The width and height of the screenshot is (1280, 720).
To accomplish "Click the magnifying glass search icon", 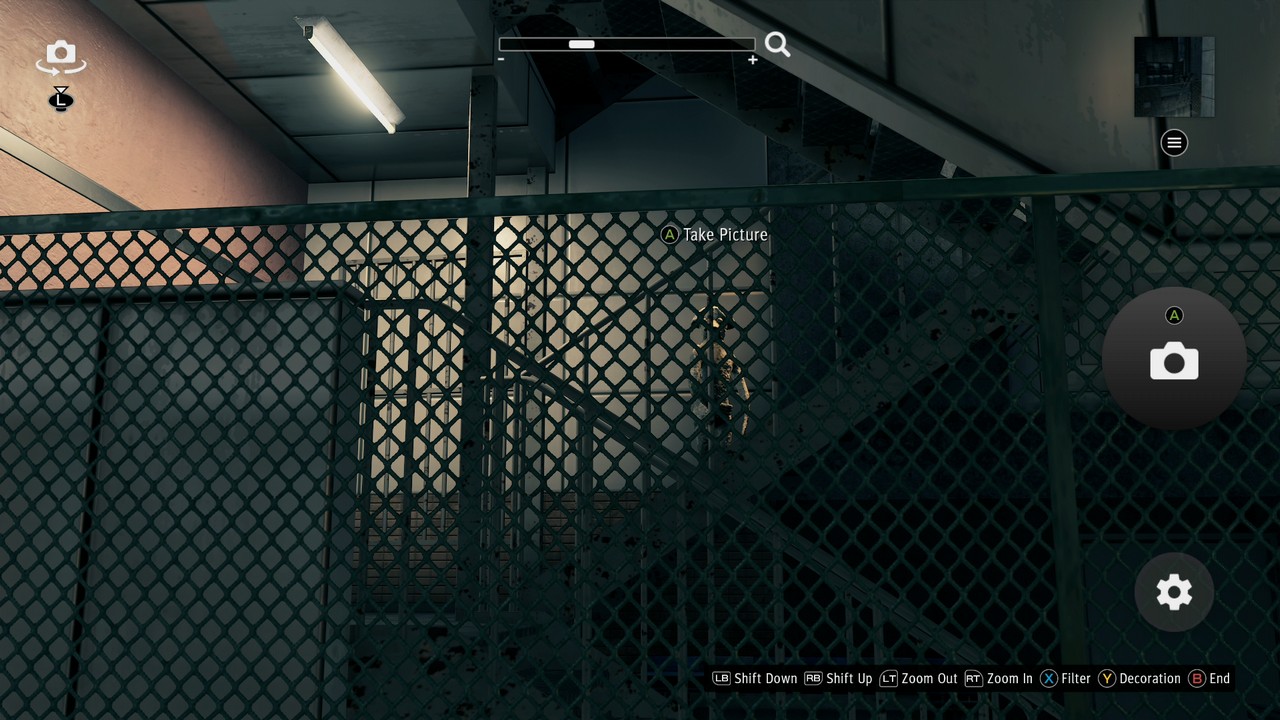I will (777, 44).
